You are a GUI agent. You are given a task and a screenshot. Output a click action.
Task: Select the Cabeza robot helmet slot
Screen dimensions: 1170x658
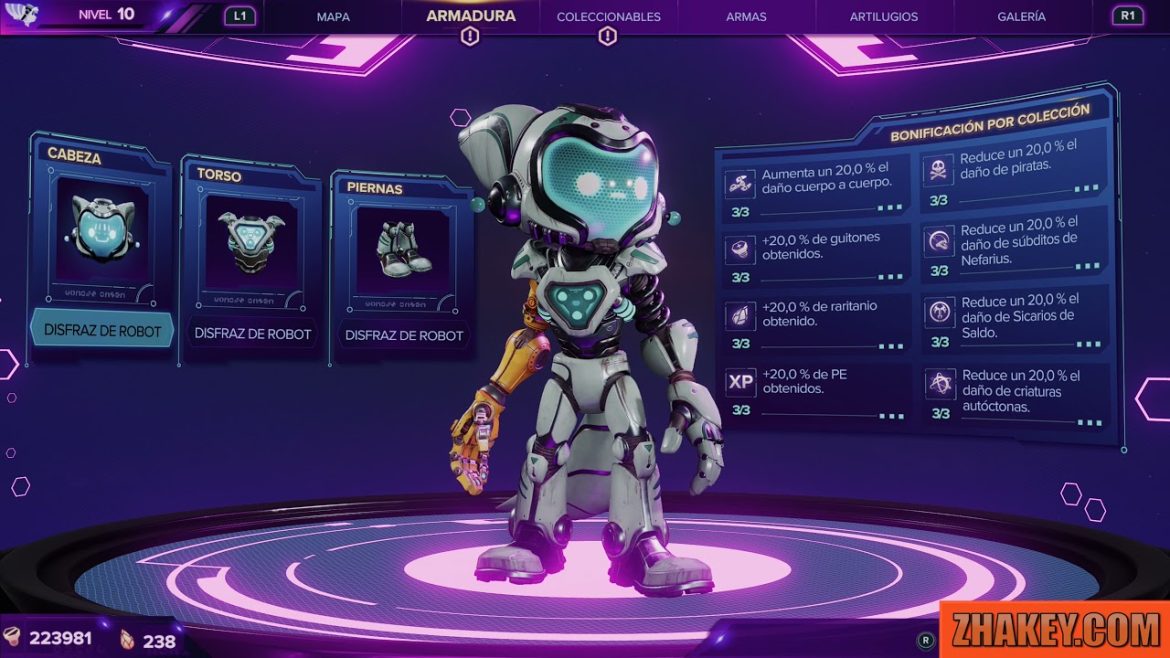(x=102, y=231)
